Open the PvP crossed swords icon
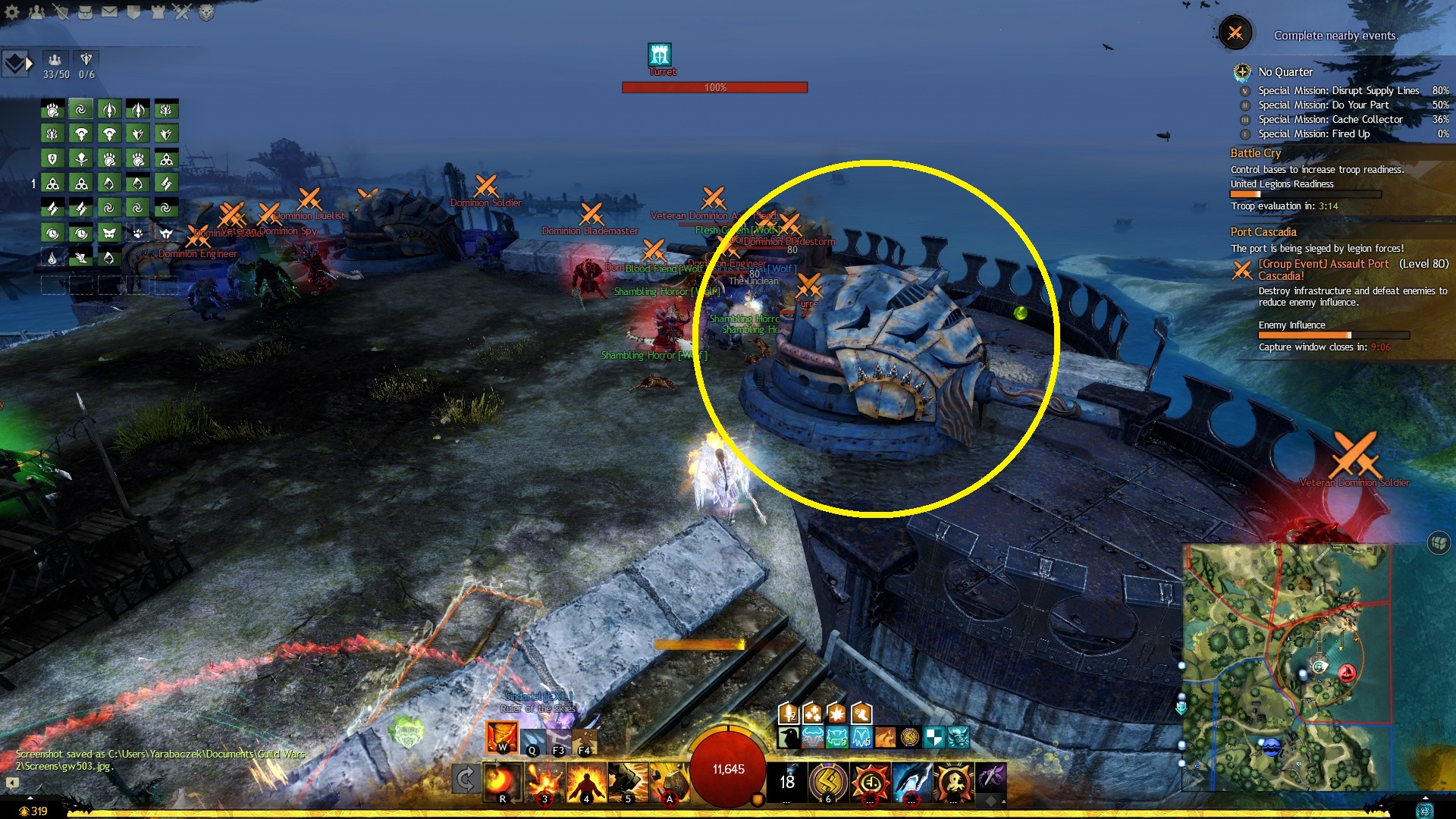The image size is (1456, 819). 182,11
